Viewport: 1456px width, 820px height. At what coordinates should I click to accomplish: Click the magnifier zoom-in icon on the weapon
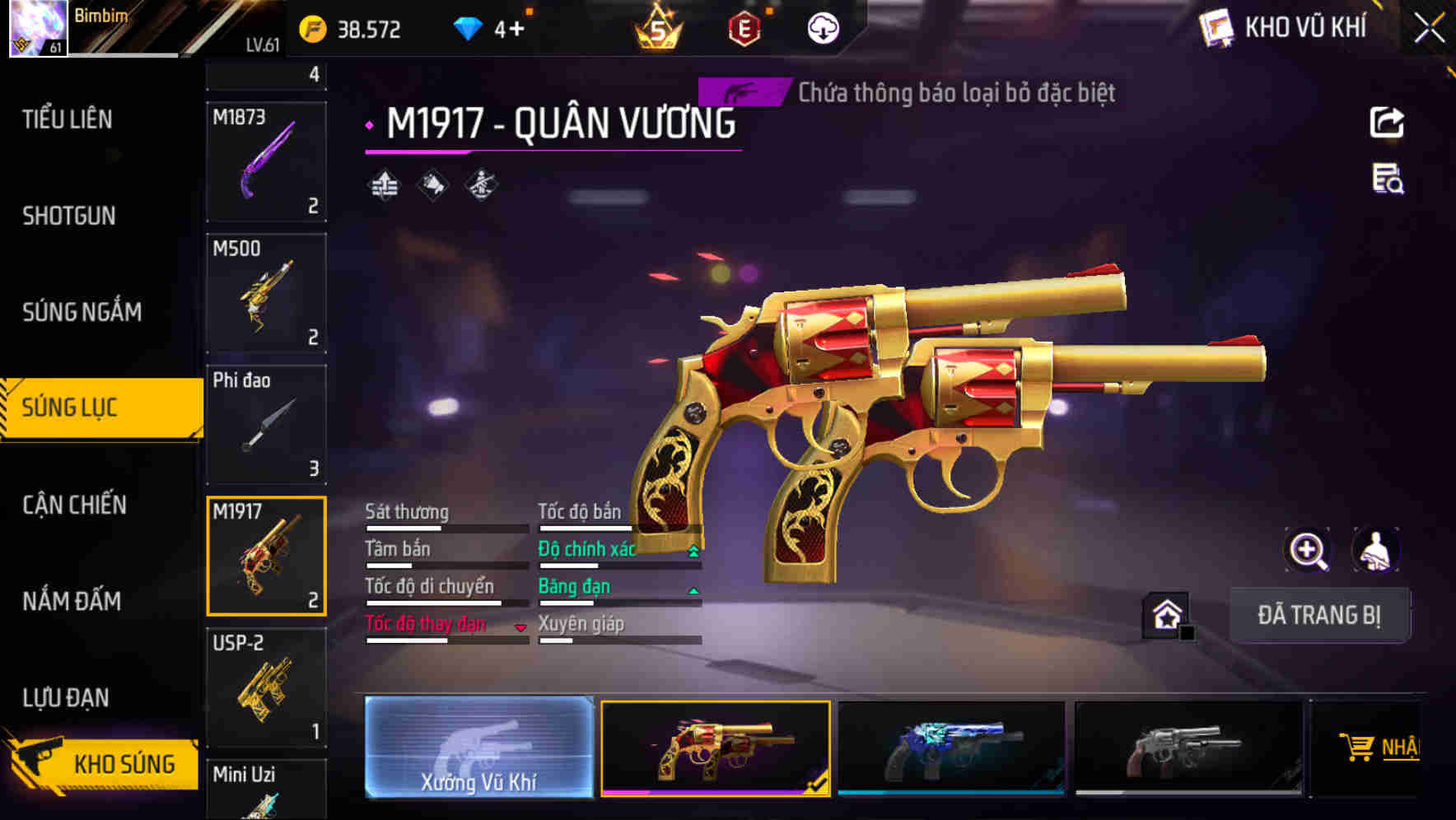pos(1308,550)
